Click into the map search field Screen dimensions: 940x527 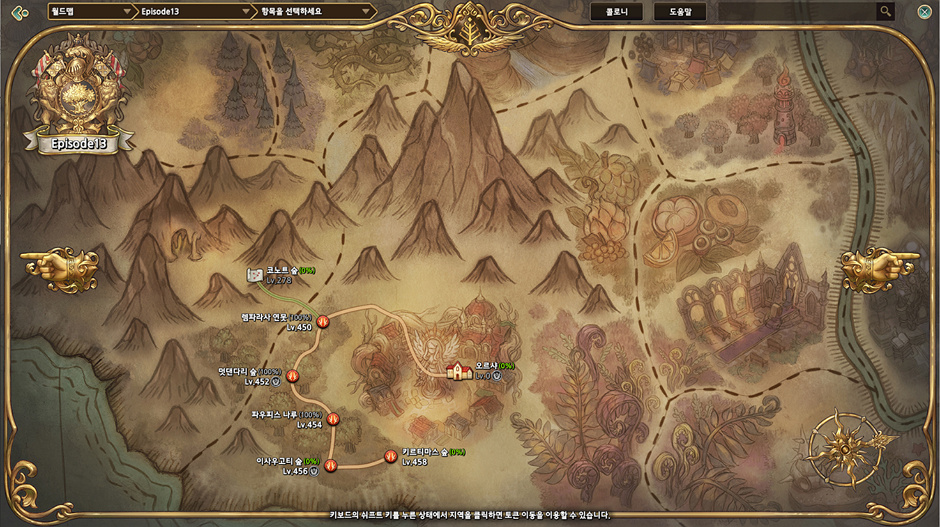pos(797,12)
